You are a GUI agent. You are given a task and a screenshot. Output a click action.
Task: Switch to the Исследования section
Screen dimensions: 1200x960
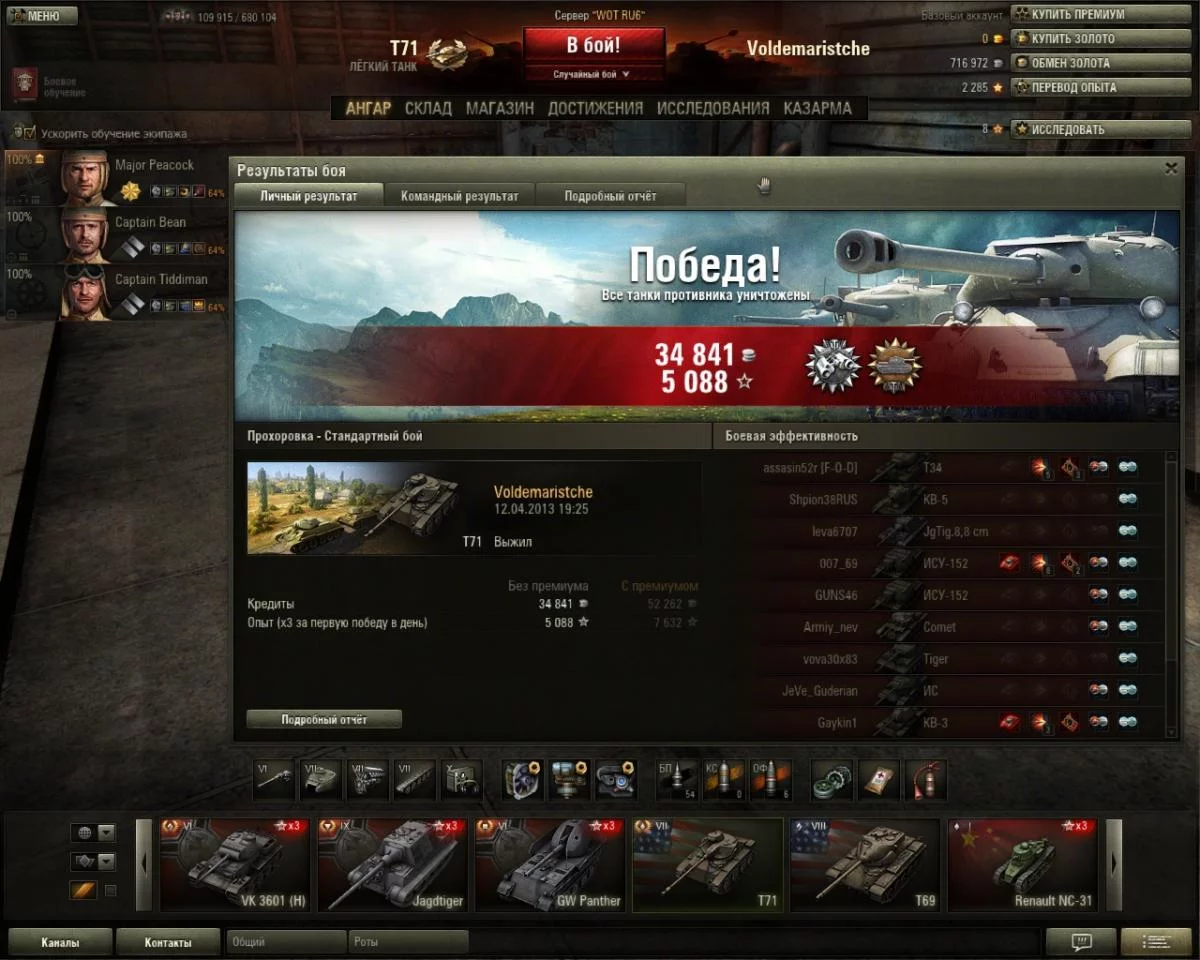(713, 108)
